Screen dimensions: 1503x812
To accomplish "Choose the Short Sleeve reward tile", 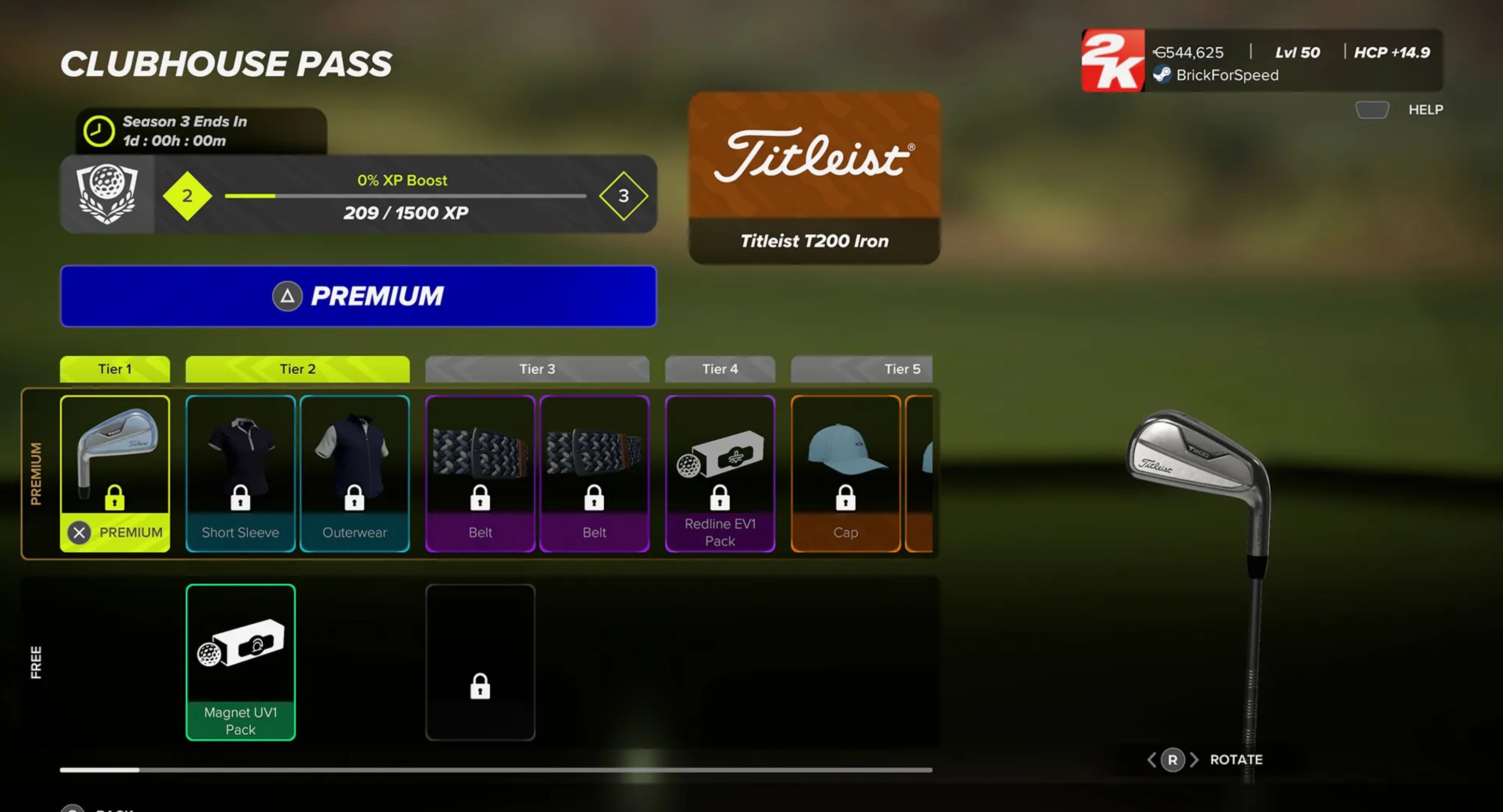I will [x=241, y=473].
